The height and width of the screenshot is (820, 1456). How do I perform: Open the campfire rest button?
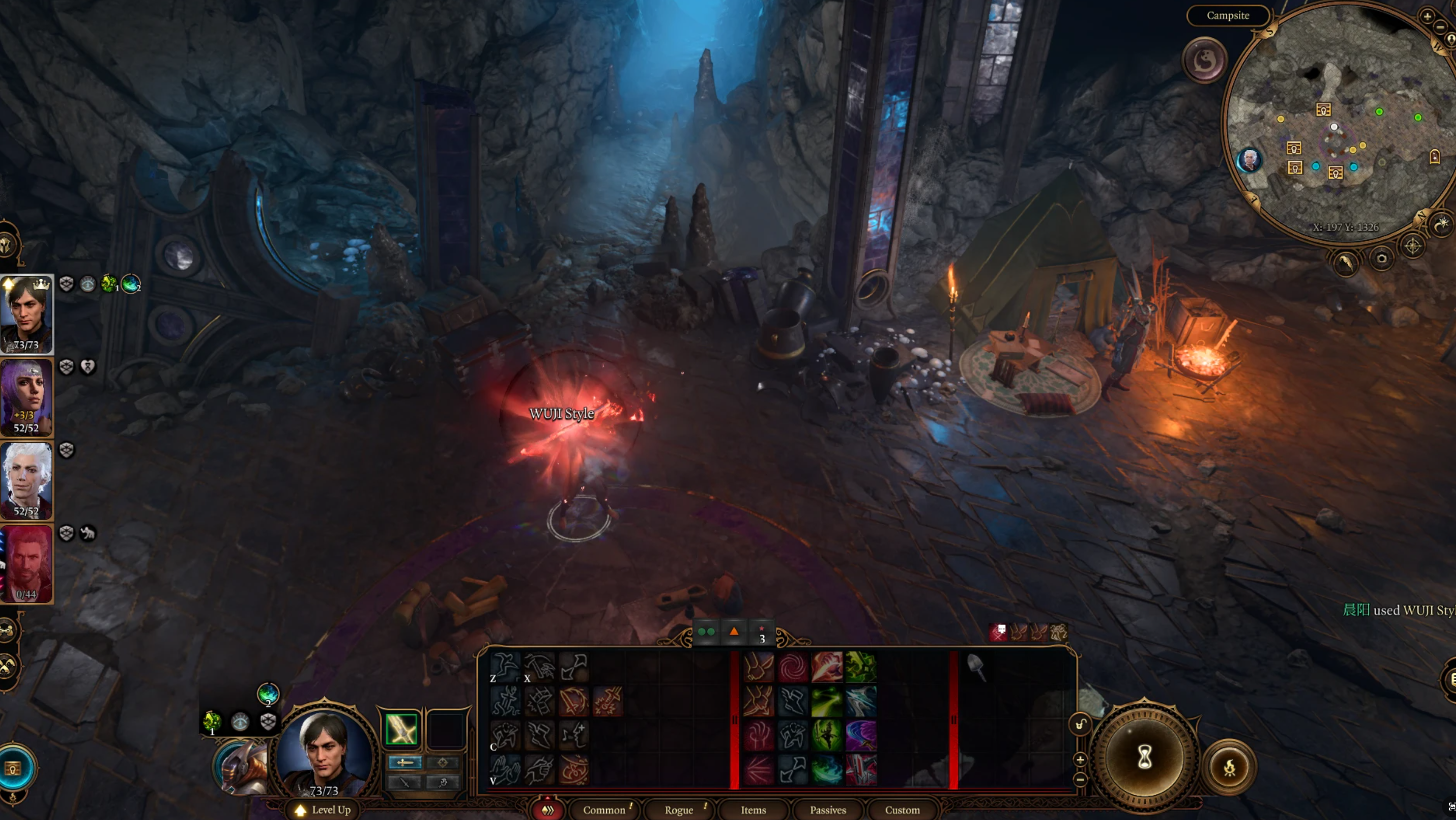pyautogui.click(x=1229, y=767)
